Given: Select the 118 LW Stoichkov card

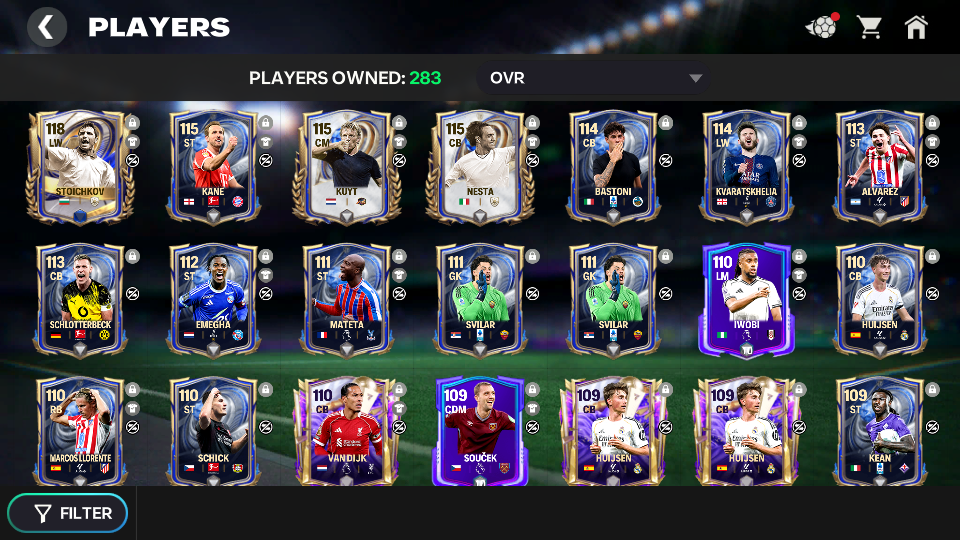Looking at the screenshot, I should point(81,167).
